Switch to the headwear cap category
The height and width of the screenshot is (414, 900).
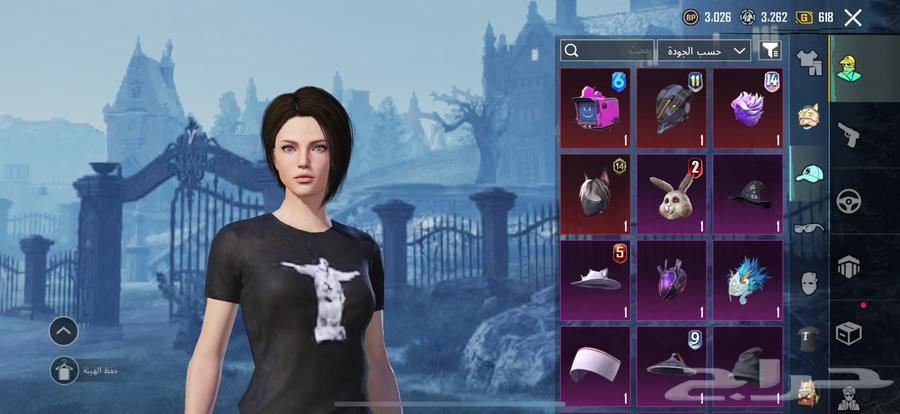tap(809, 173)
